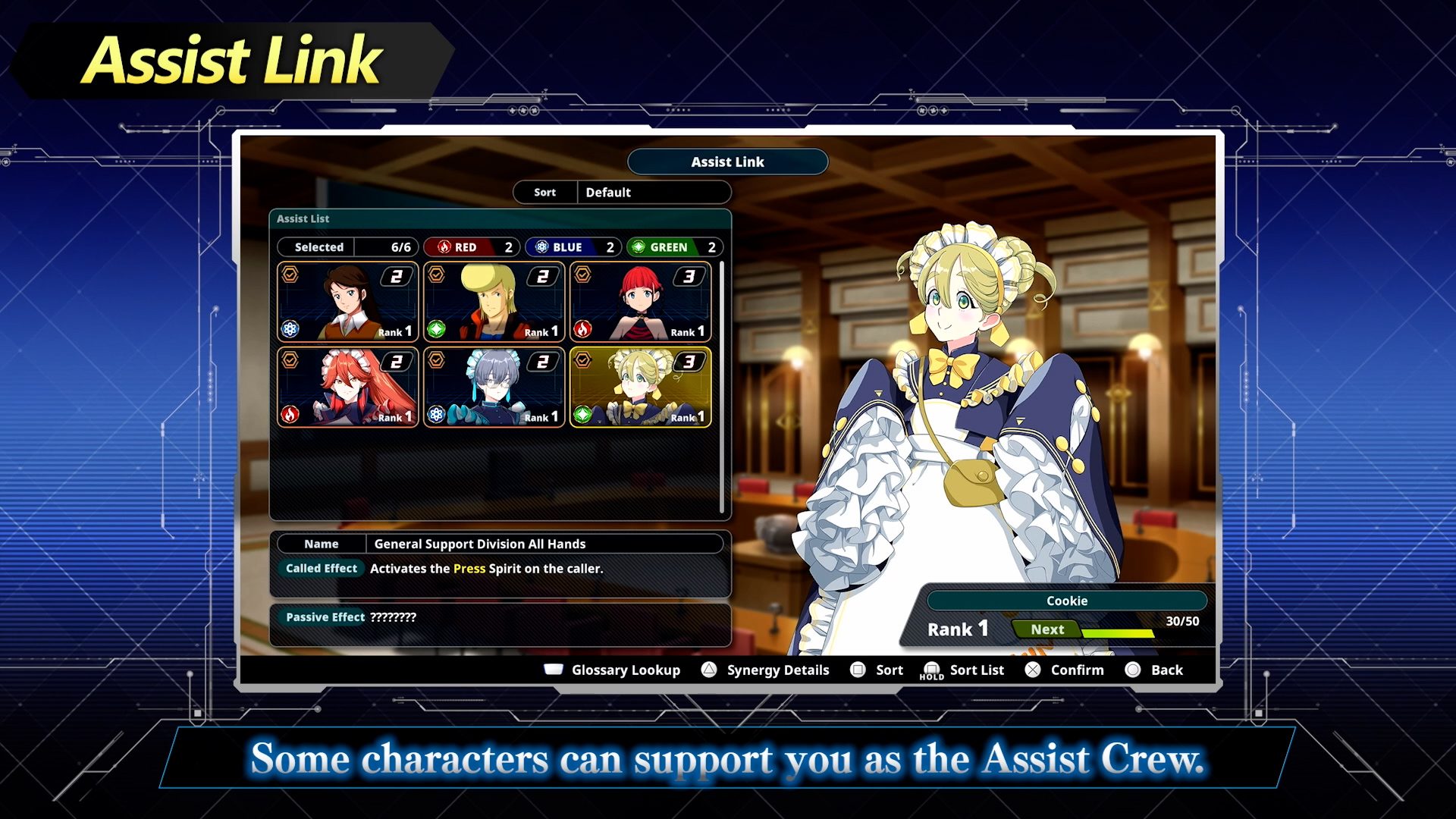Click the yellow Press glossary keyword
The height and width of the screenshot is (819, 1456).
click(x=469, y=569)
